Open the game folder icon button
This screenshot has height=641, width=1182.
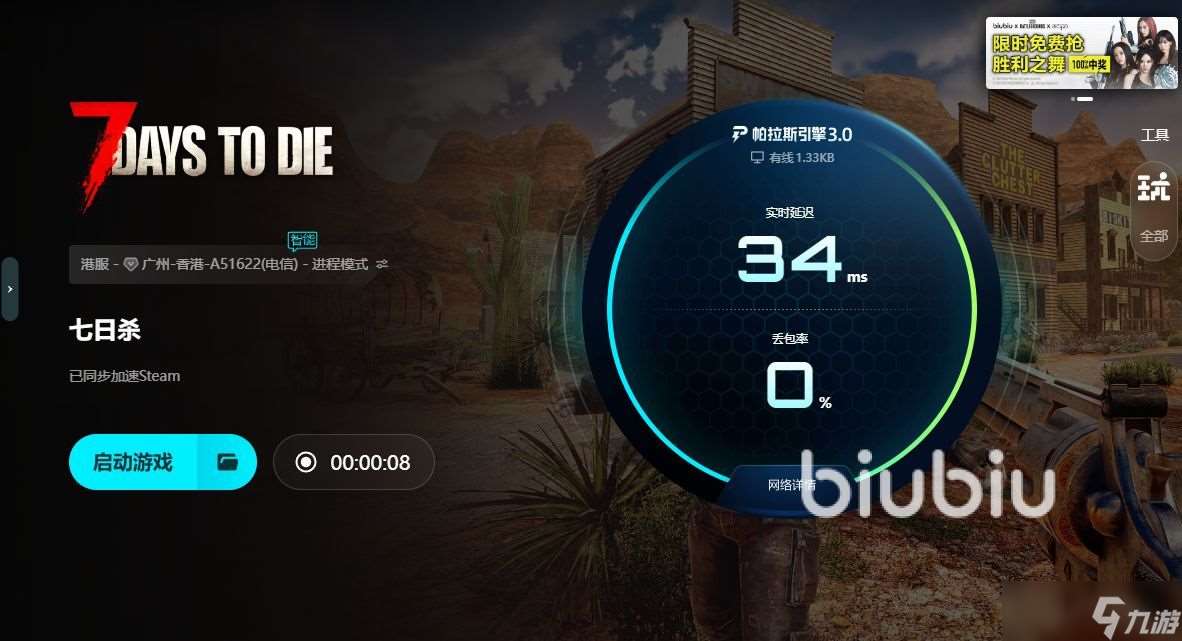coord(228,462)
